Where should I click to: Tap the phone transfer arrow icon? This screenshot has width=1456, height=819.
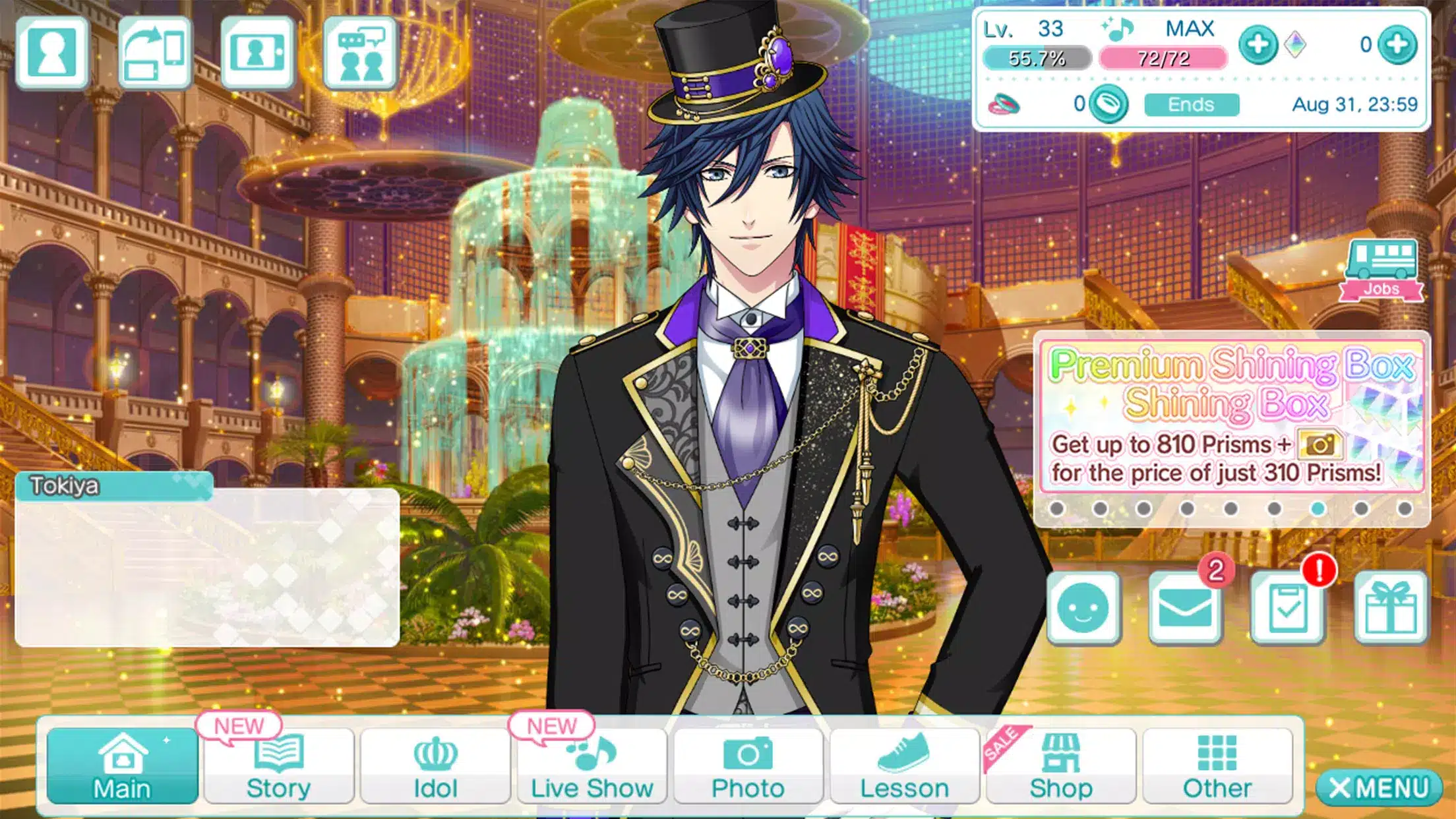155,53
